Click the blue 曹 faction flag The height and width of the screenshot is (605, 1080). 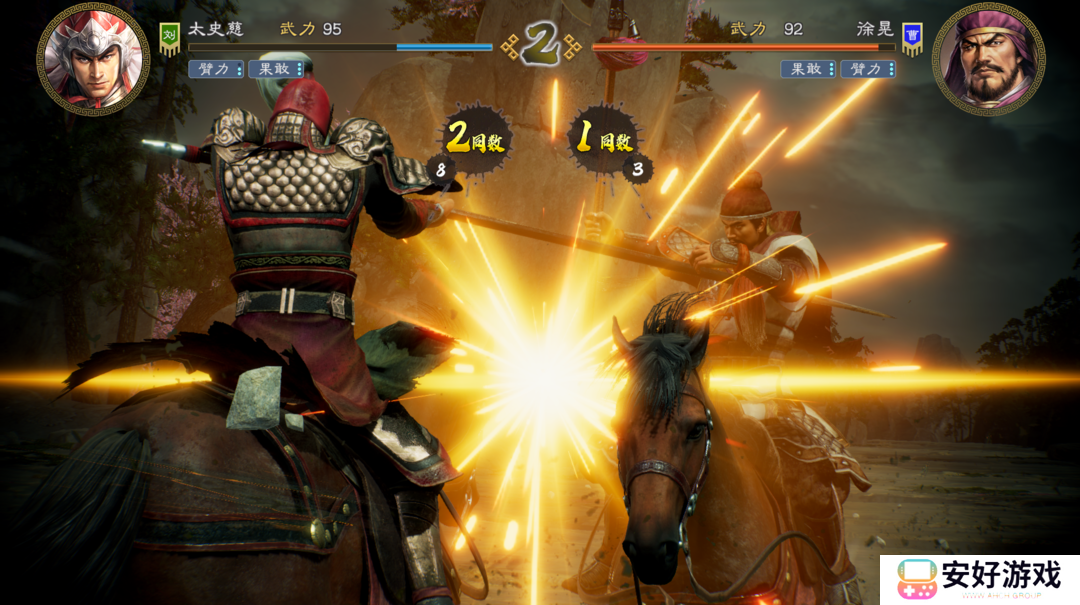[x=911, y=38]
